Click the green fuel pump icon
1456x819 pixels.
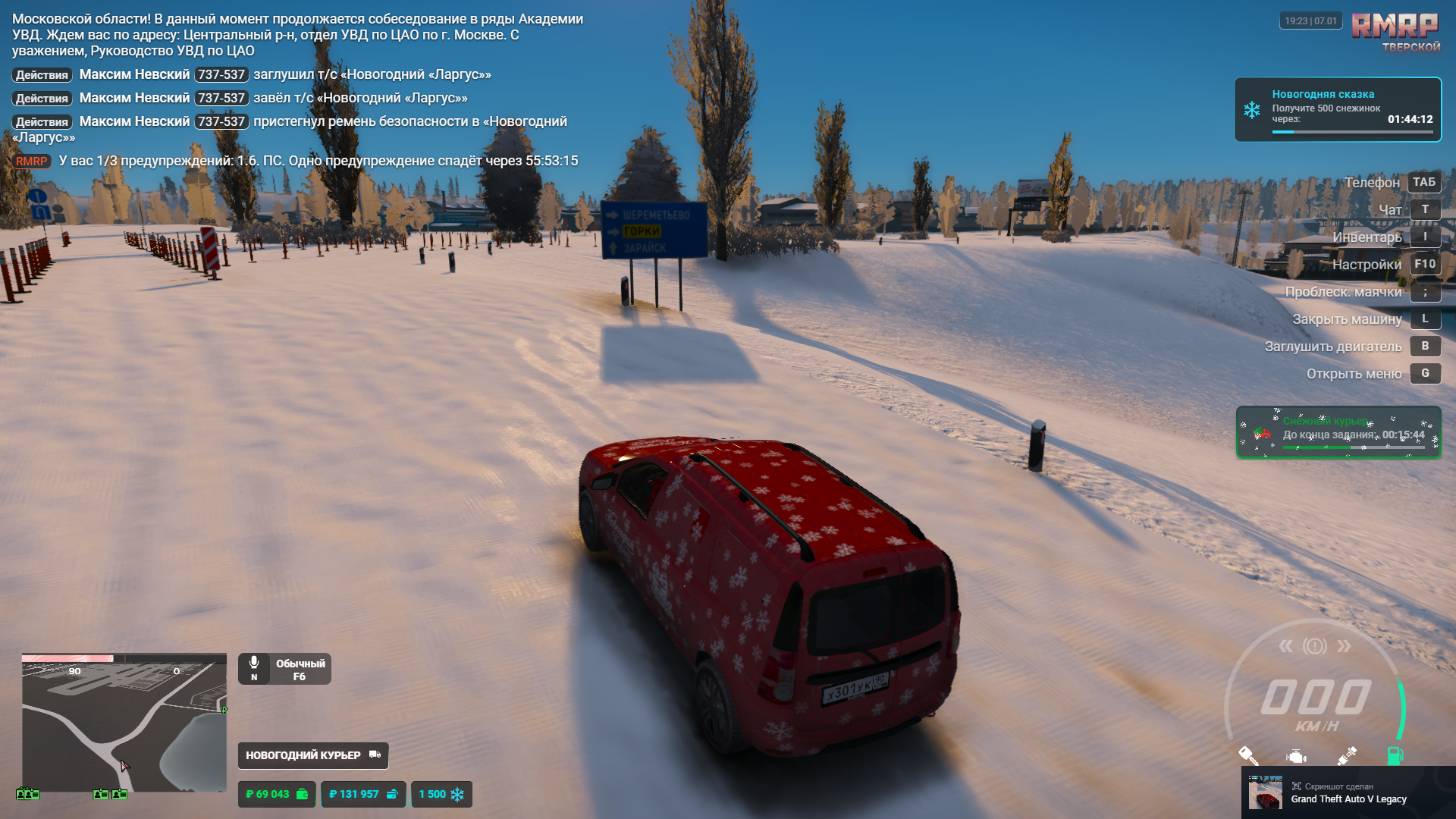click(x=1395, y=755)
